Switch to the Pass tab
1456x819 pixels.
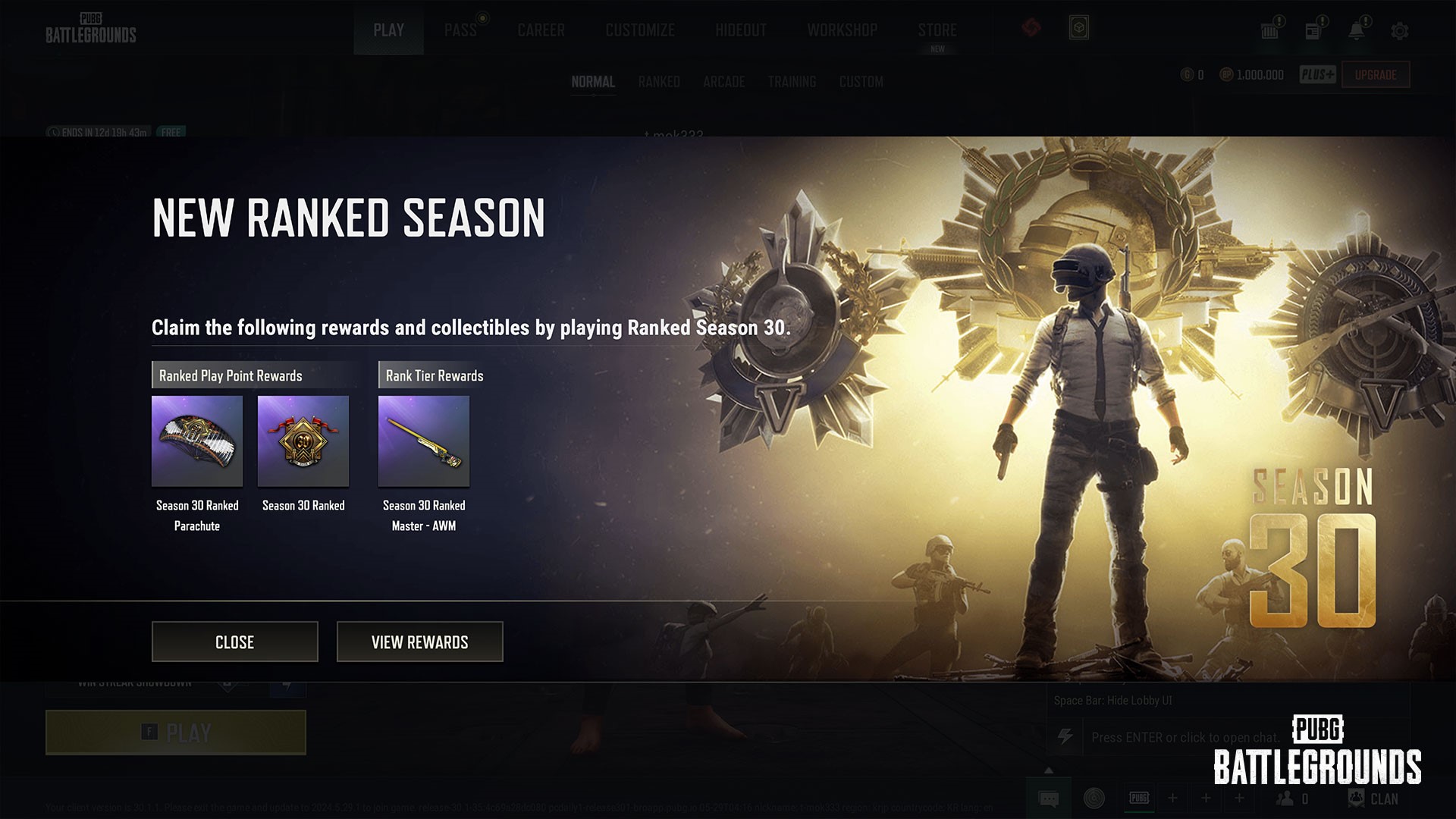460,30
